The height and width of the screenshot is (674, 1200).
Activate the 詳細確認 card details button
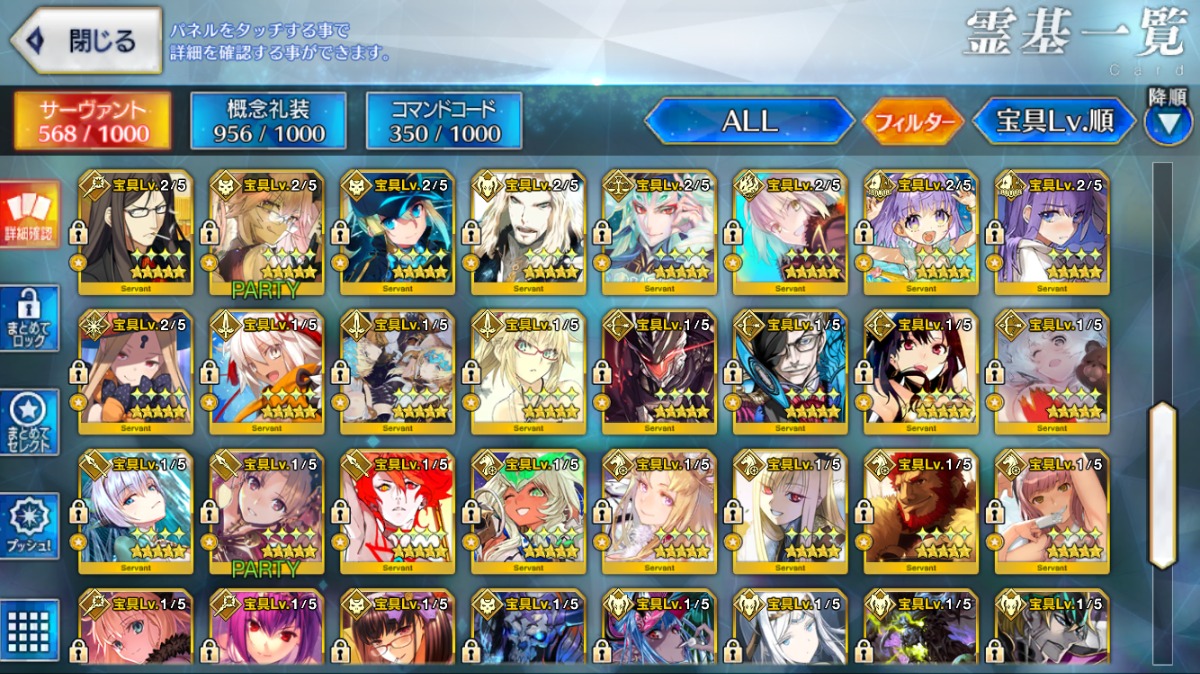(29, 214)
